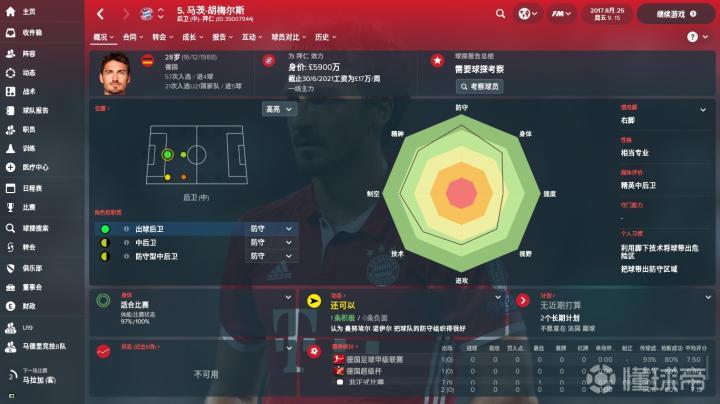This screenshot has height=404, width=720.
Task: Go to 阵容 squad screen
Action: point(27,54)
